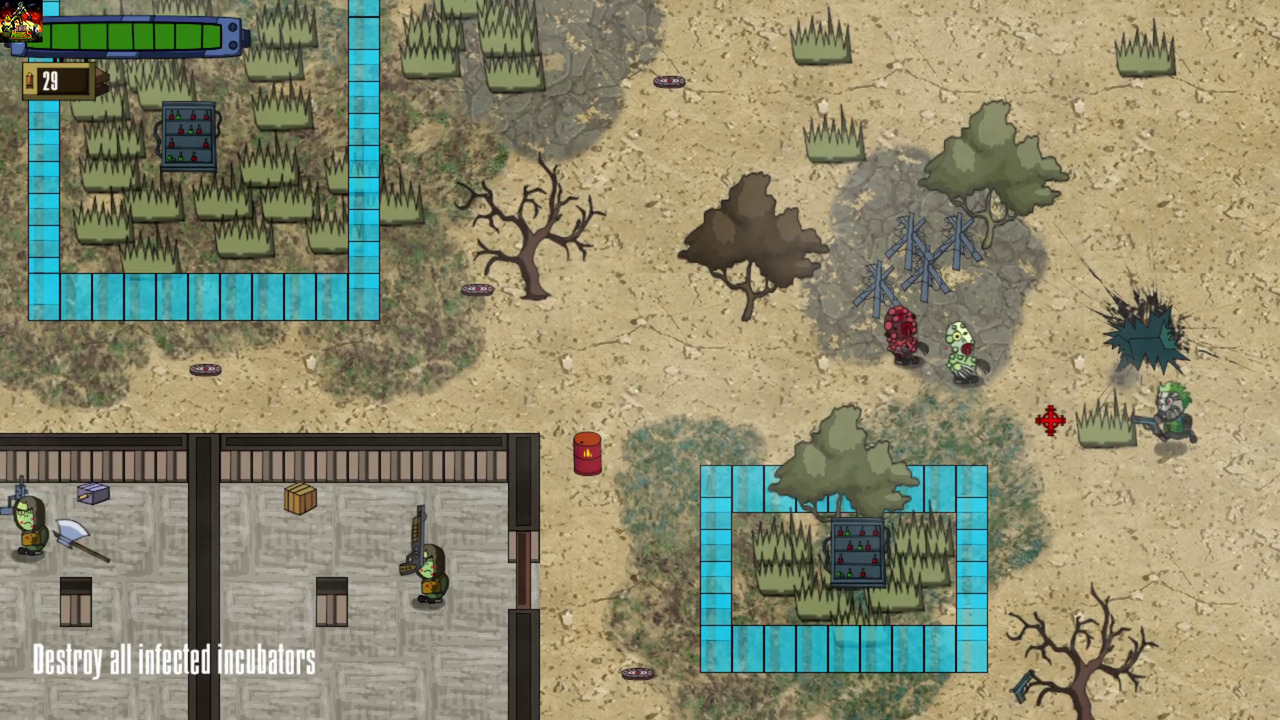
Task: Select the green zombie beside the red zombie
Action: [x=958, y=350]
